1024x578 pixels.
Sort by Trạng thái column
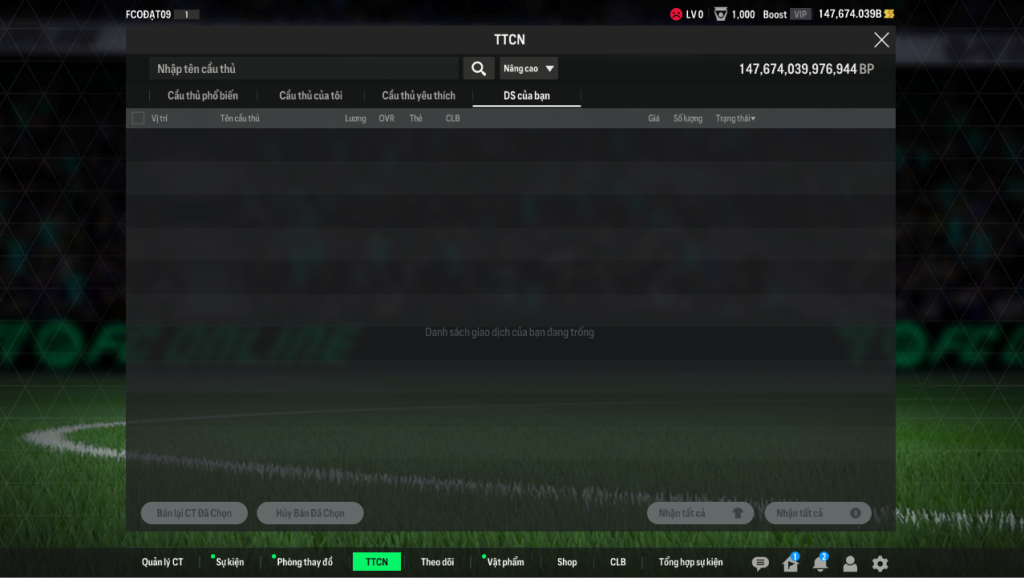(735, 119)
